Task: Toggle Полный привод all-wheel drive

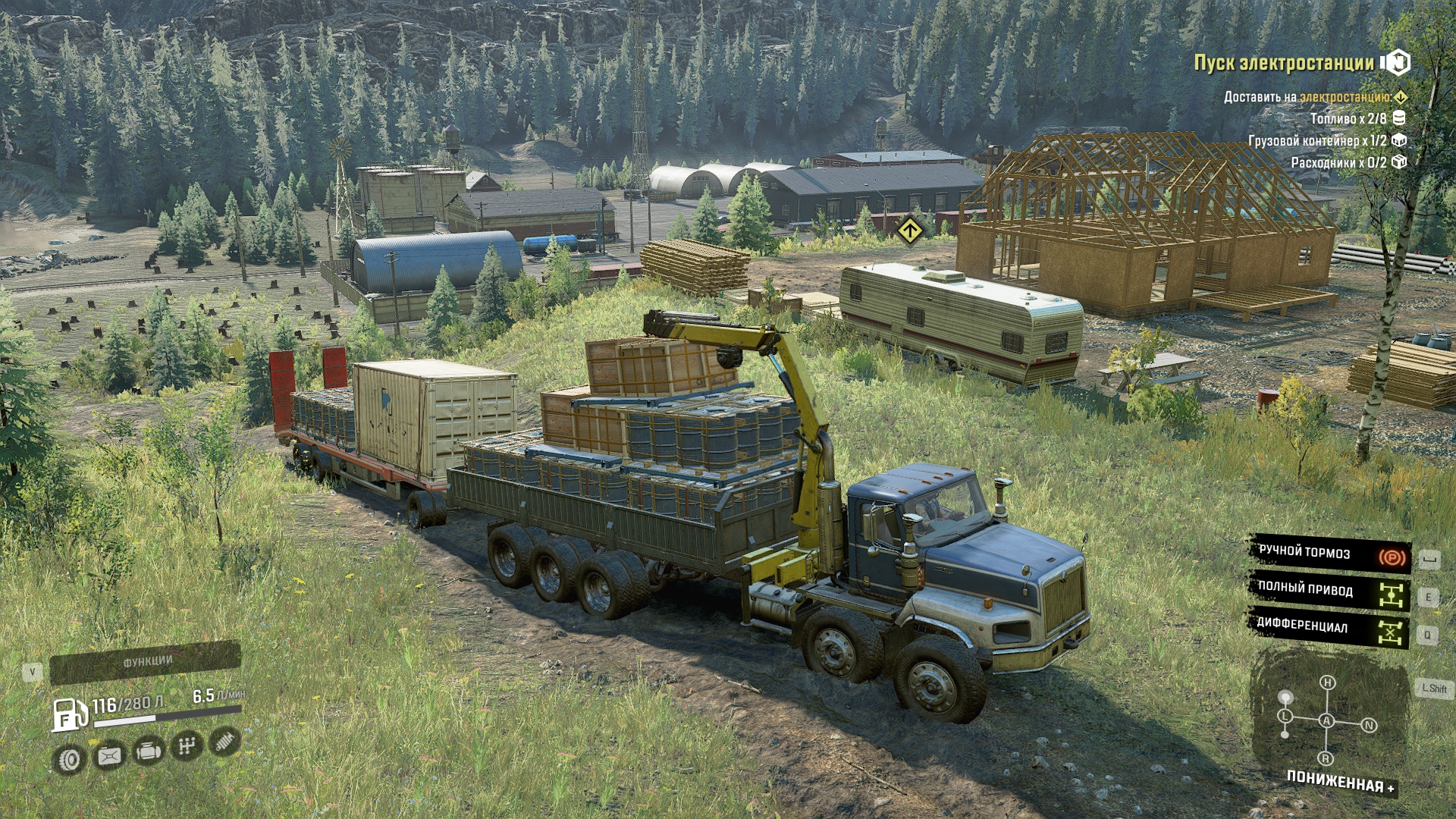Action: coord(1329,591)
